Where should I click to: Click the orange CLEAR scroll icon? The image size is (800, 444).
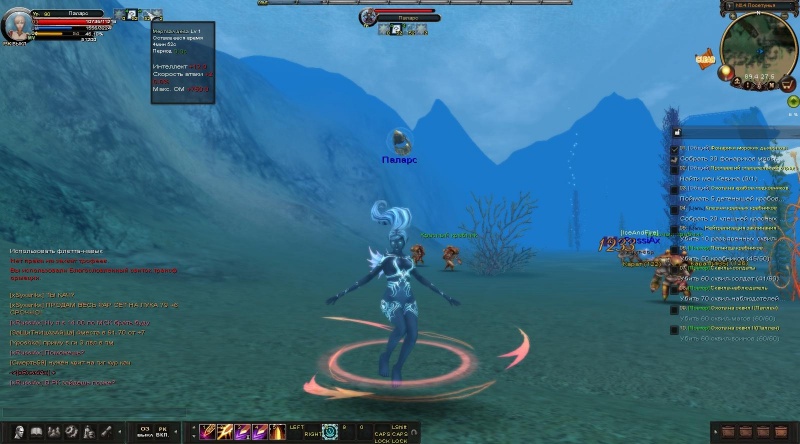click(x=704, y=60)
